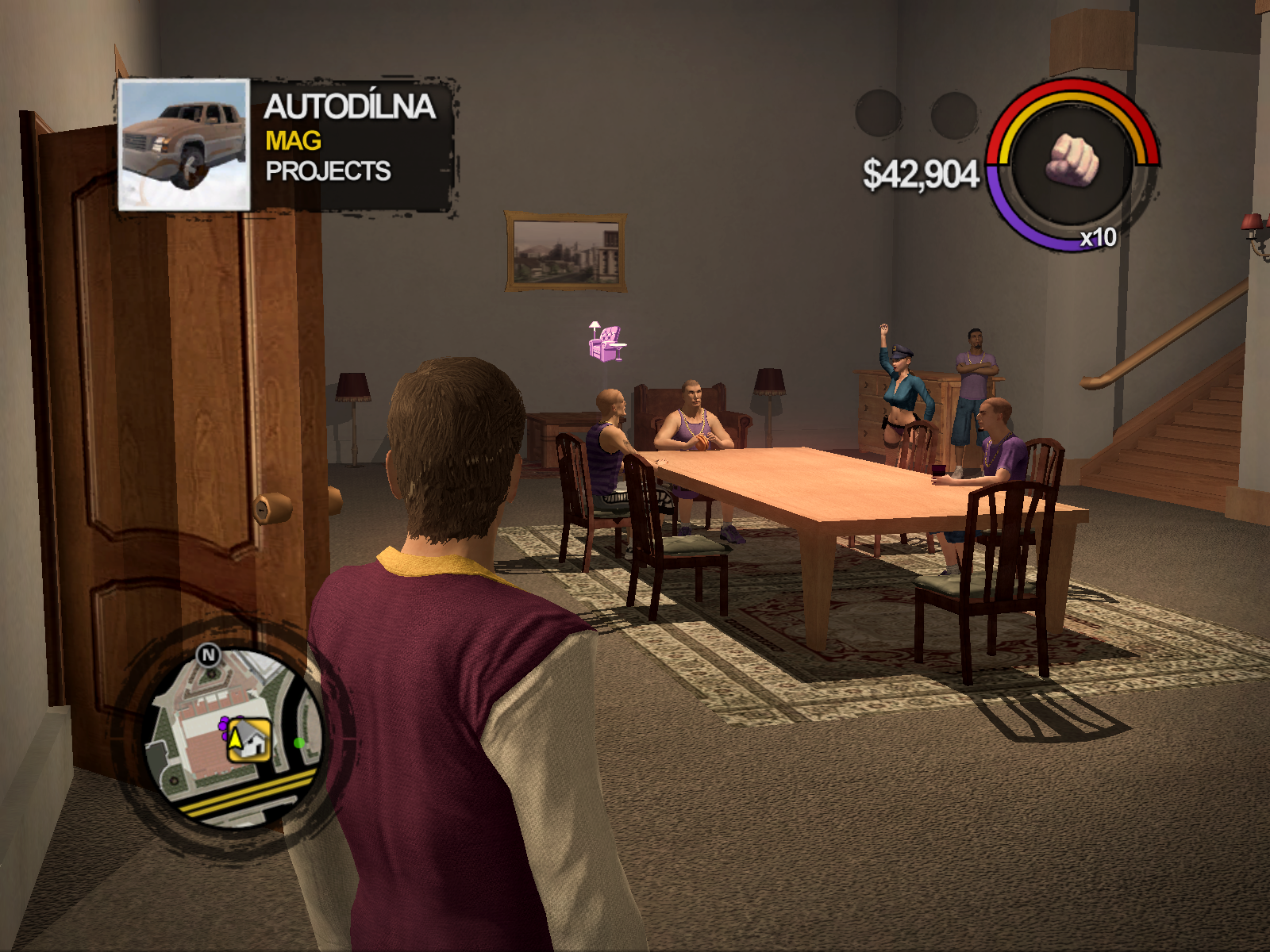This screenshot has width=1270, height=952.
Task: Click the minimap north compass marker
Action: pyautogui.click(x=209, y=655)
